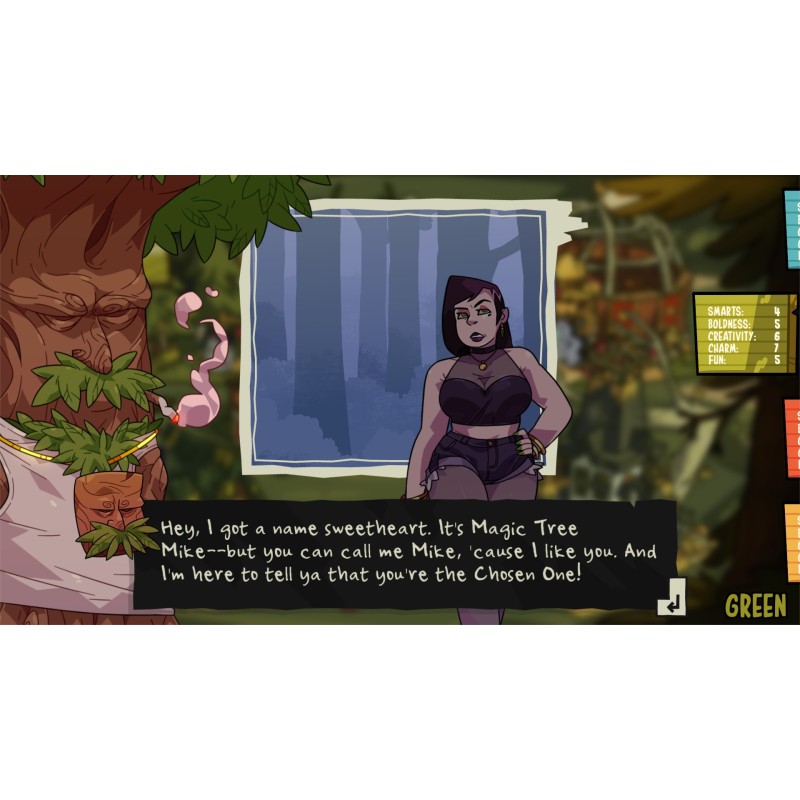The width and height of the screenshot is (800, 800).
Task: Open the red stat card tab
Action: click(792, 438)
